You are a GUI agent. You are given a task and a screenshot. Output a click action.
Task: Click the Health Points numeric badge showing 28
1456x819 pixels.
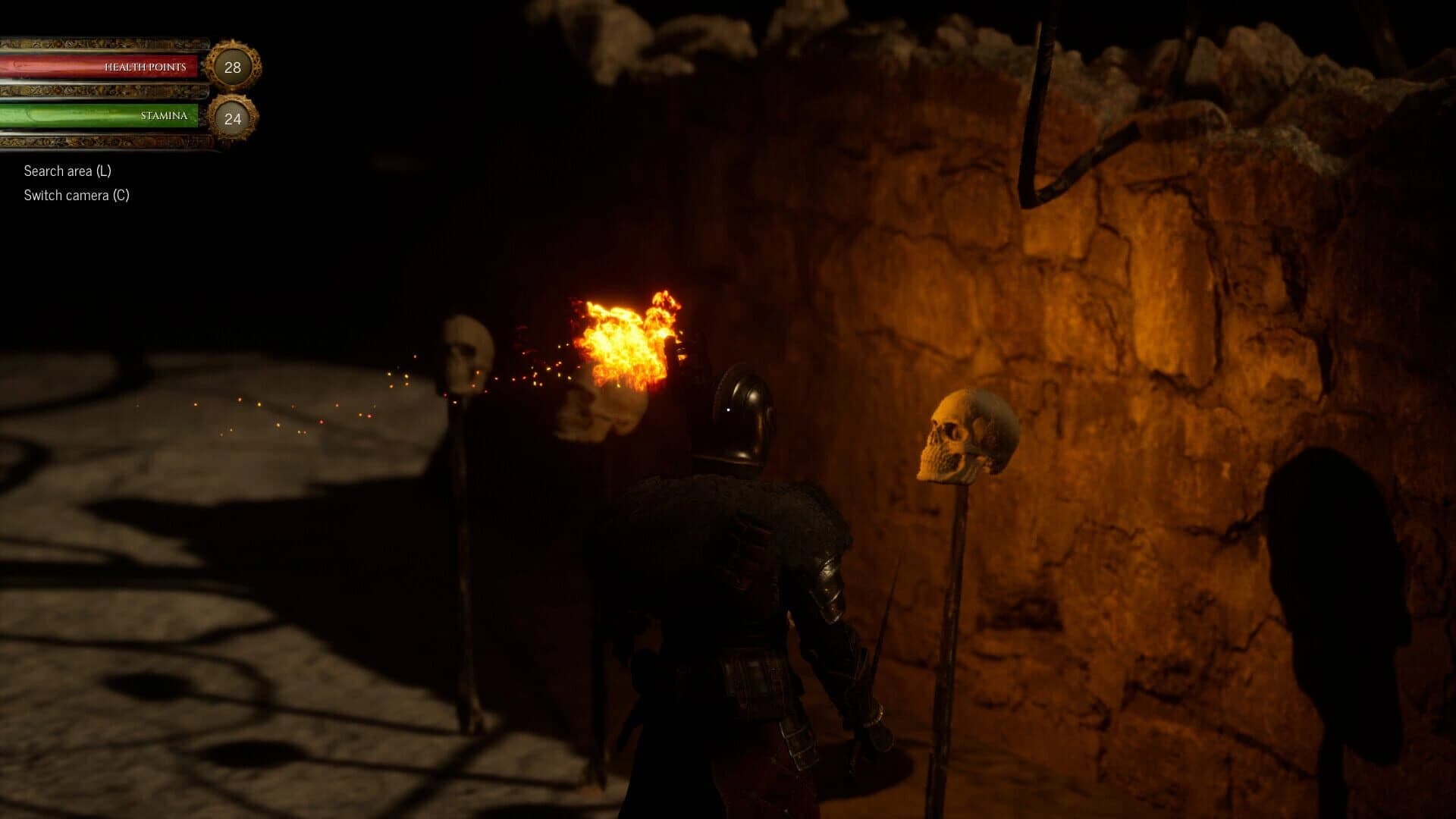pyautogui.click(x=232, y=66)
